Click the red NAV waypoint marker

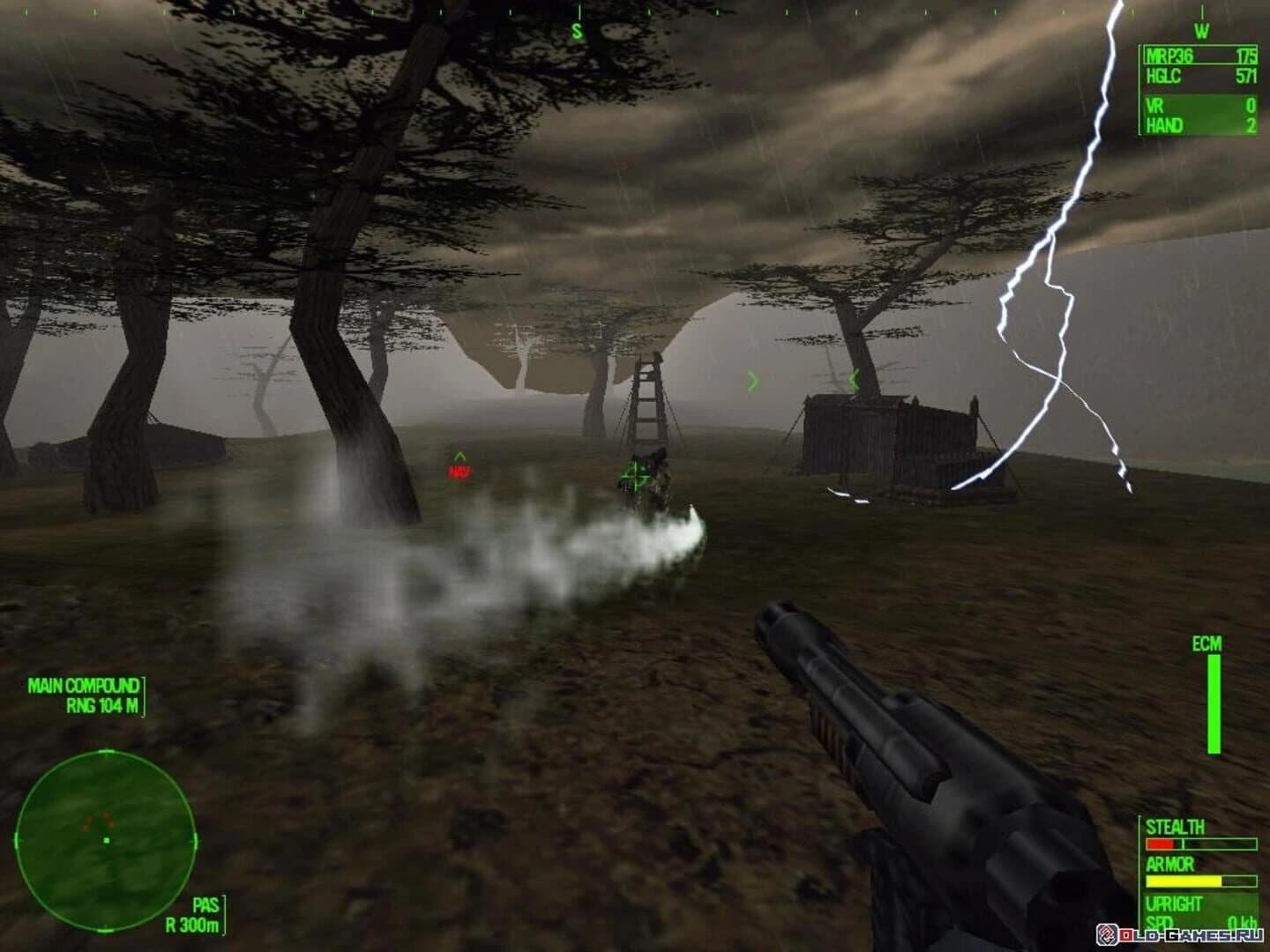(x=459, y=469)
